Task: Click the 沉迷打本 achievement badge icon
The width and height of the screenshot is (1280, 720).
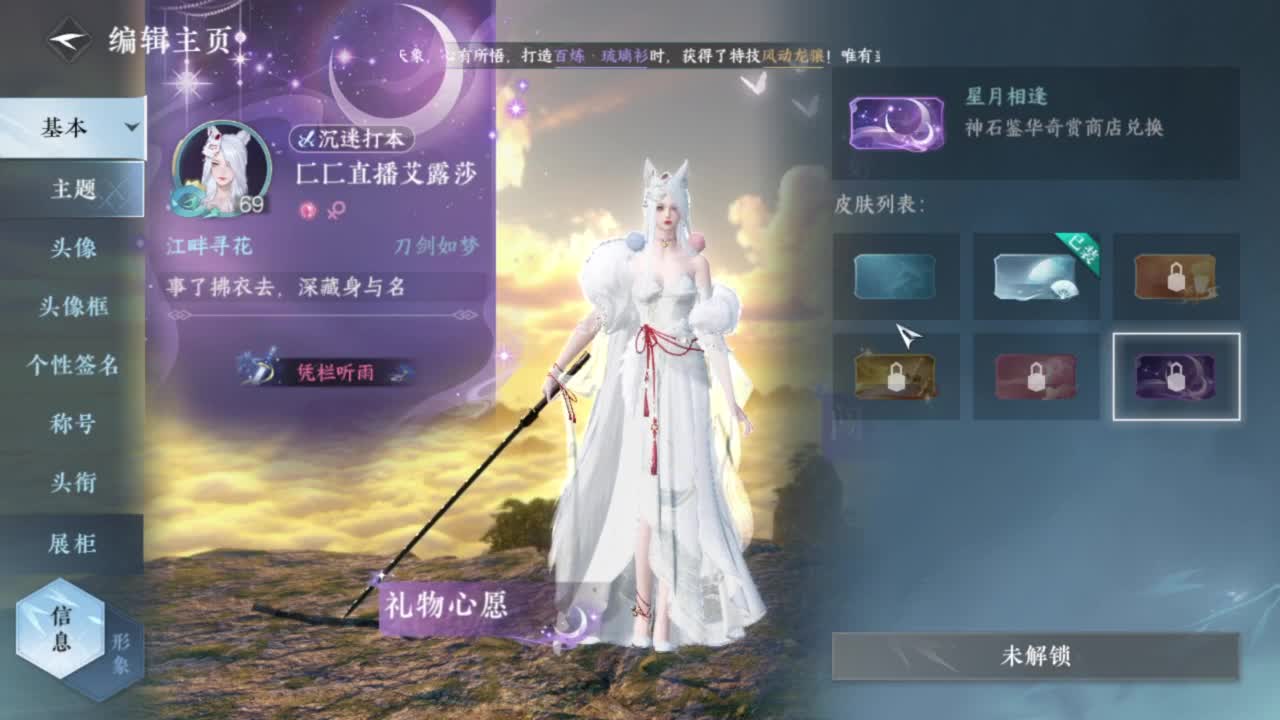Action: (x=306, y=138)
